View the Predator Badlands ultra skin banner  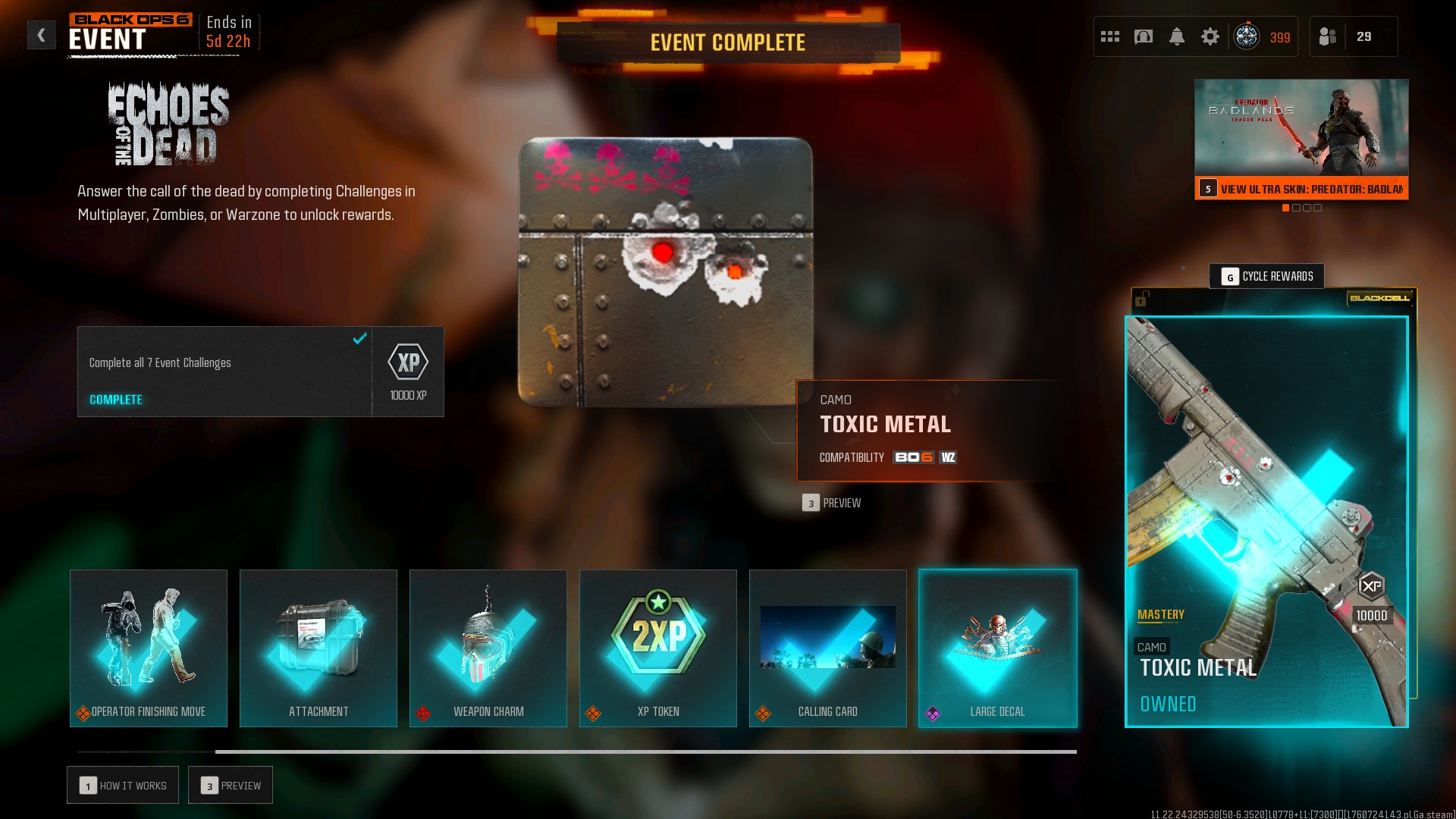pos(1301,139)
